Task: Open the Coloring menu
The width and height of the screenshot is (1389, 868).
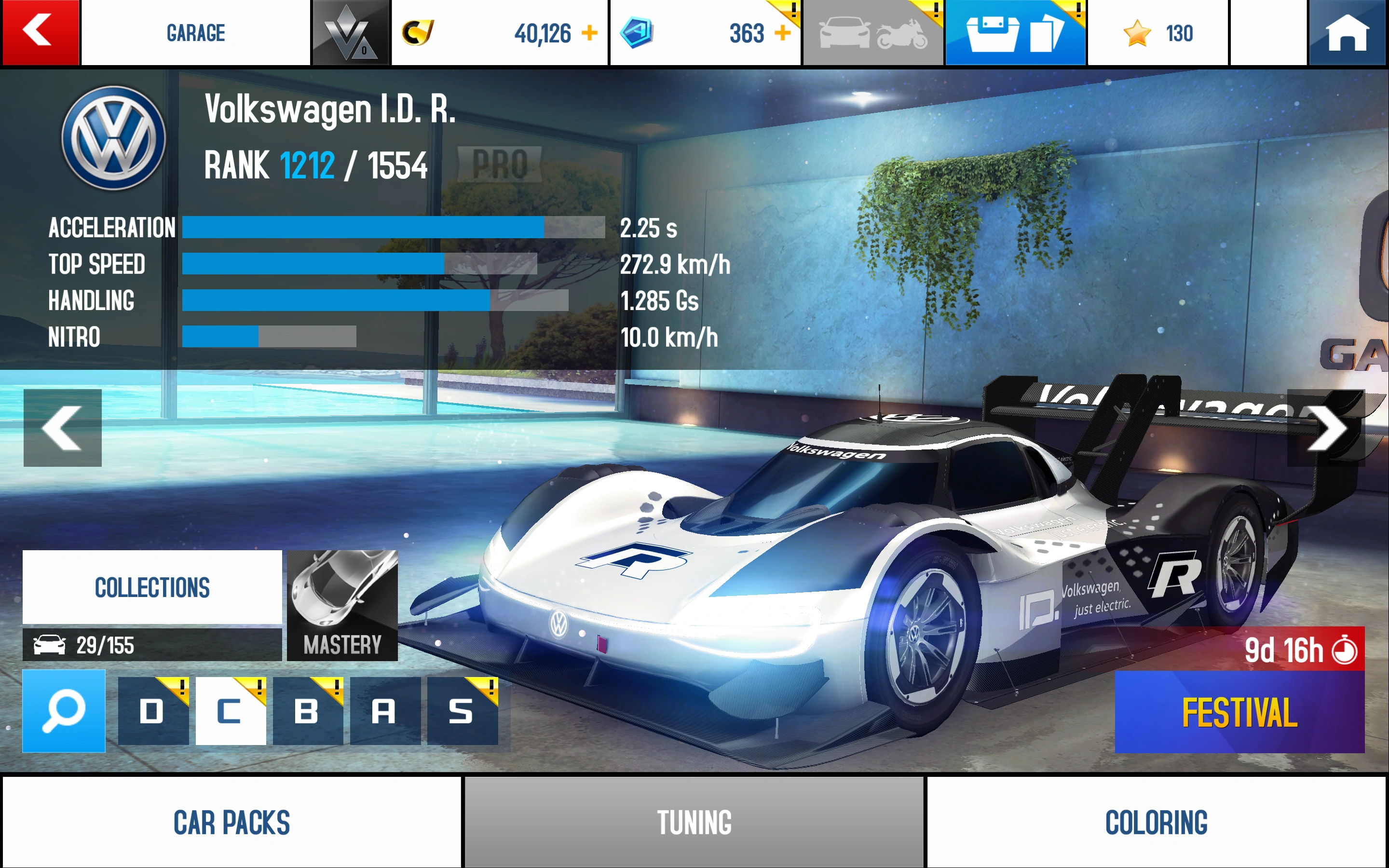Action: click(1156, 822)
